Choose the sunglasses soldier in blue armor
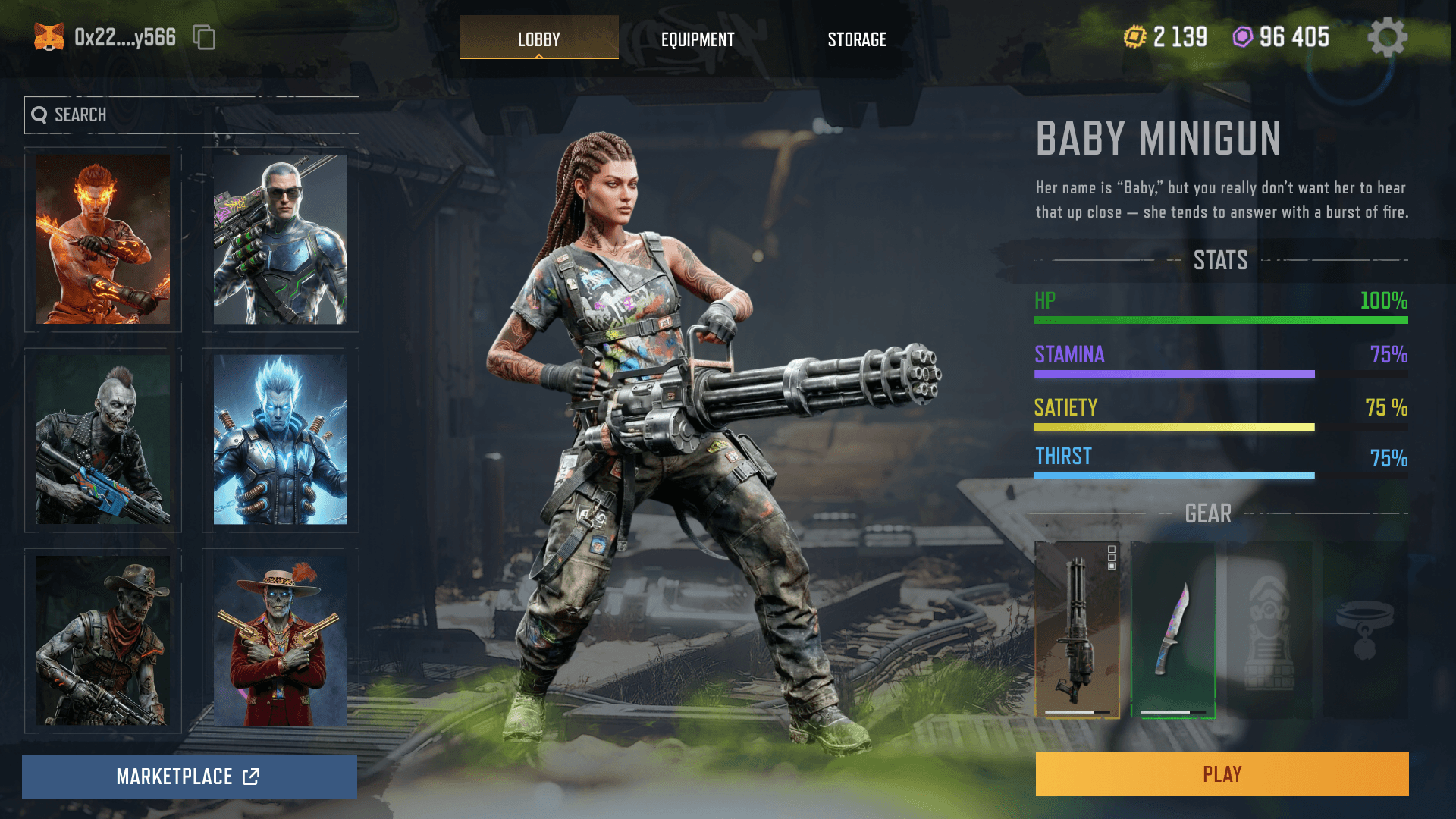Screen dimensions: 1456x819 pyautogui.click(x=281, y=240)
